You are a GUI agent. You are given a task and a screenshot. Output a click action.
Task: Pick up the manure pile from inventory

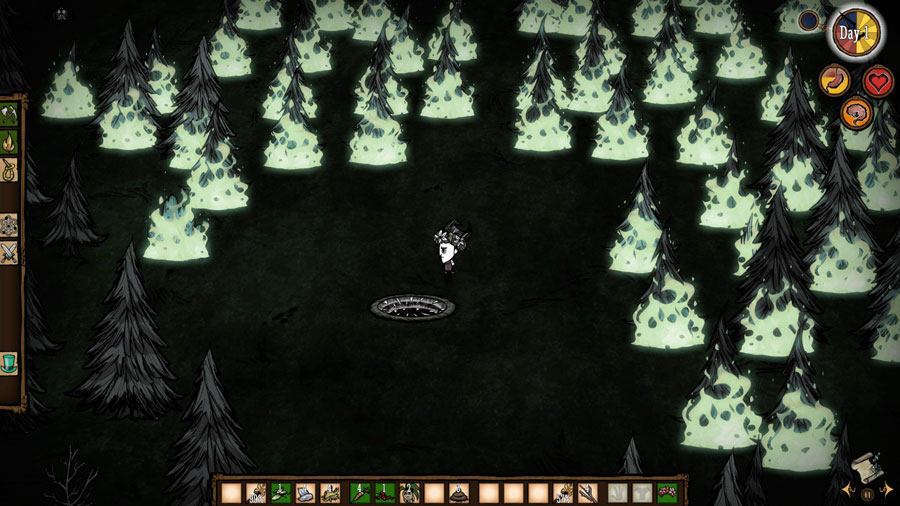(x=458, y=493)
